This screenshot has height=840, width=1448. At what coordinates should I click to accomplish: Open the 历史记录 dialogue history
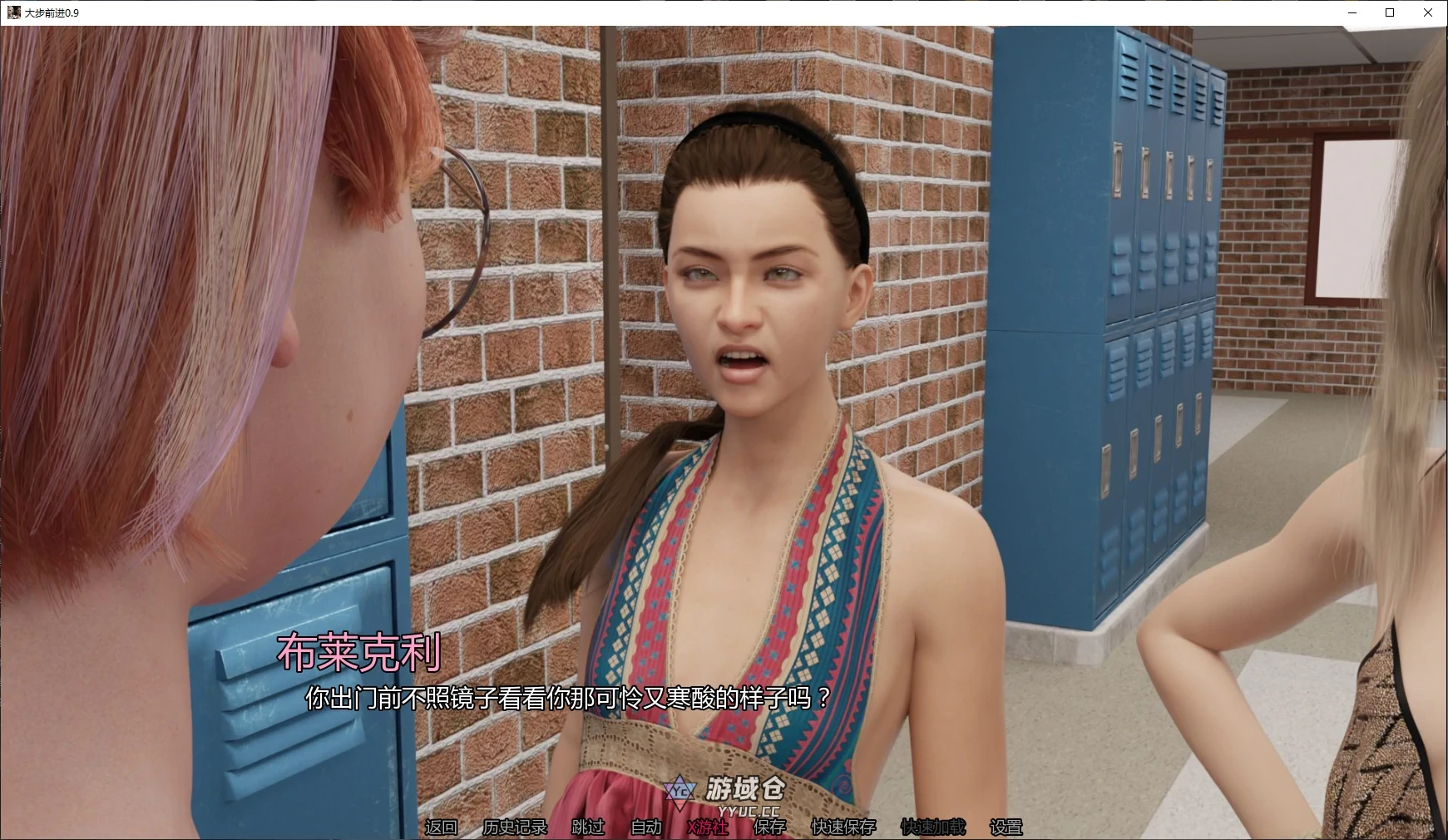pos(516,828)
